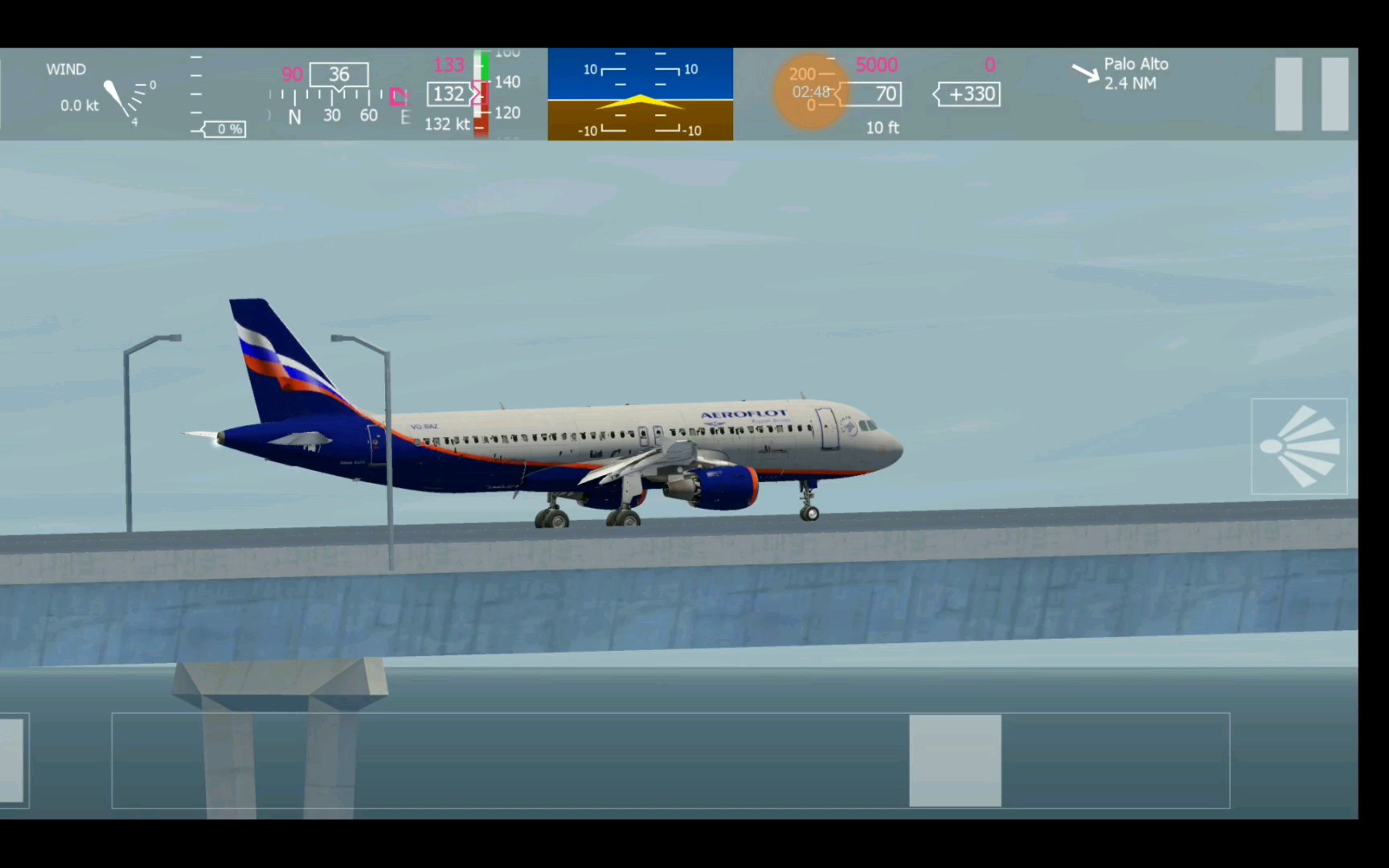Tap the heading bug value 36
The height and width of the screenshot is (868, 1389).
click(x=338, y=74)
